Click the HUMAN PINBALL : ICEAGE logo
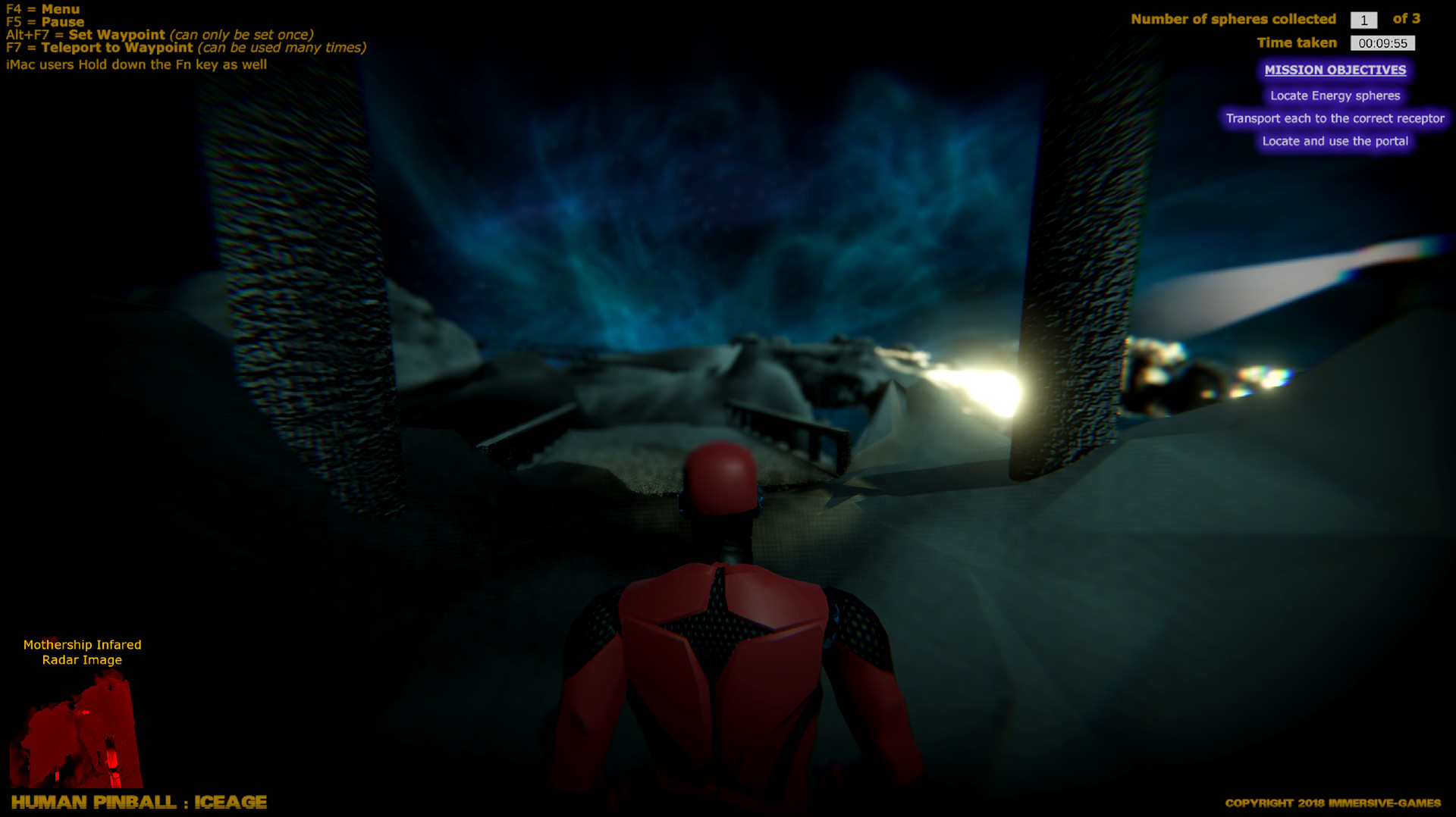1456x817 pixels. [140, 802]
